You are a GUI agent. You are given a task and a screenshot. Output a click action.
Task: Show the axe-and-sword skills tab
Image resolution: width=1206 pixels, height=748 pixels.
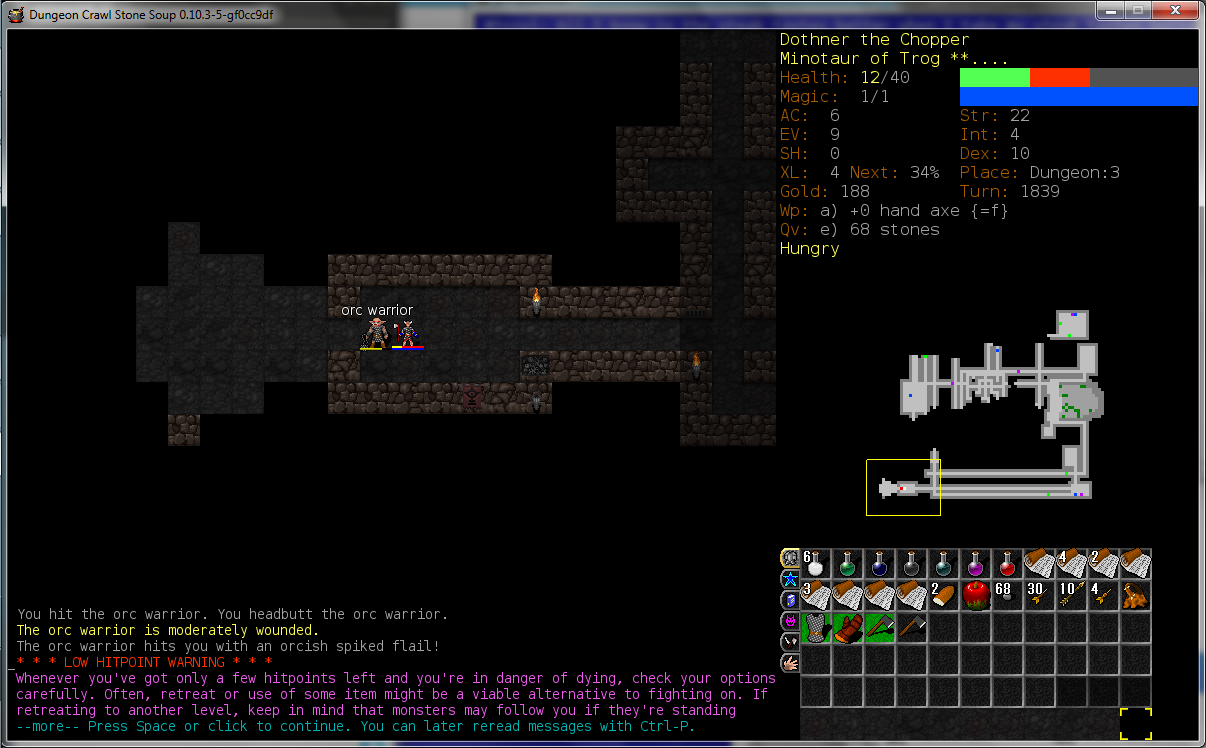pyautogui.click(x=789, y=642)
